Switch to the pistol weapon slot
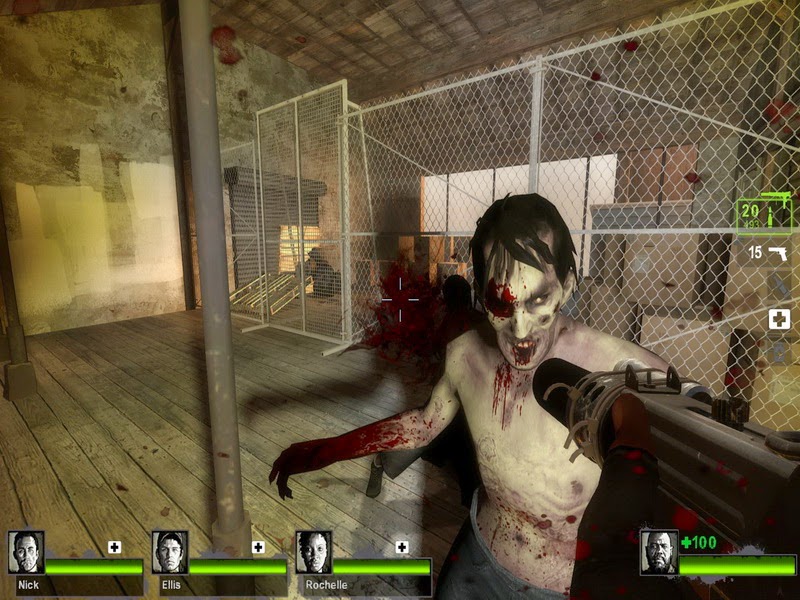The width and height of the screenshot is (800, 600). pos(768,253)
